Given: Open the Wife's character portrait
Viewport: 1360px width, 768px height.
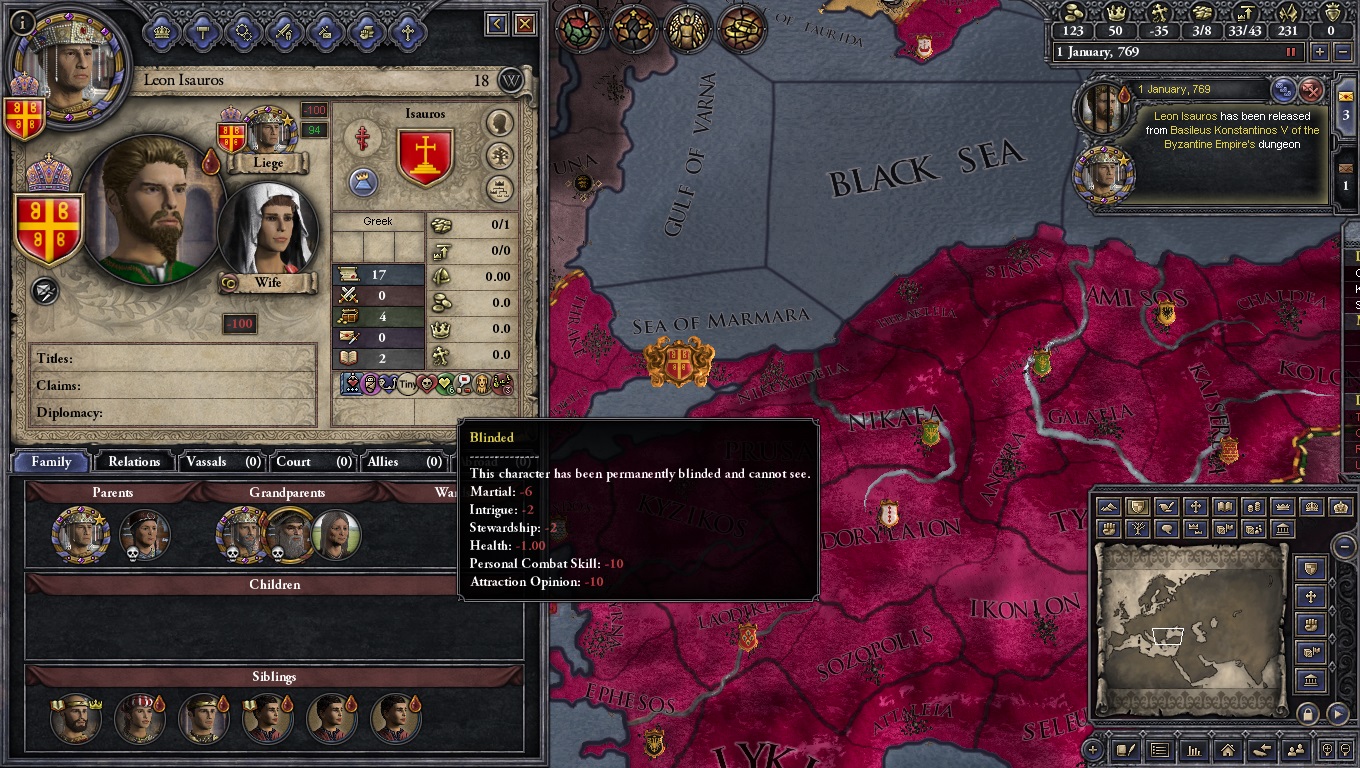Looking at the screenshot, I should pos(268,231).
